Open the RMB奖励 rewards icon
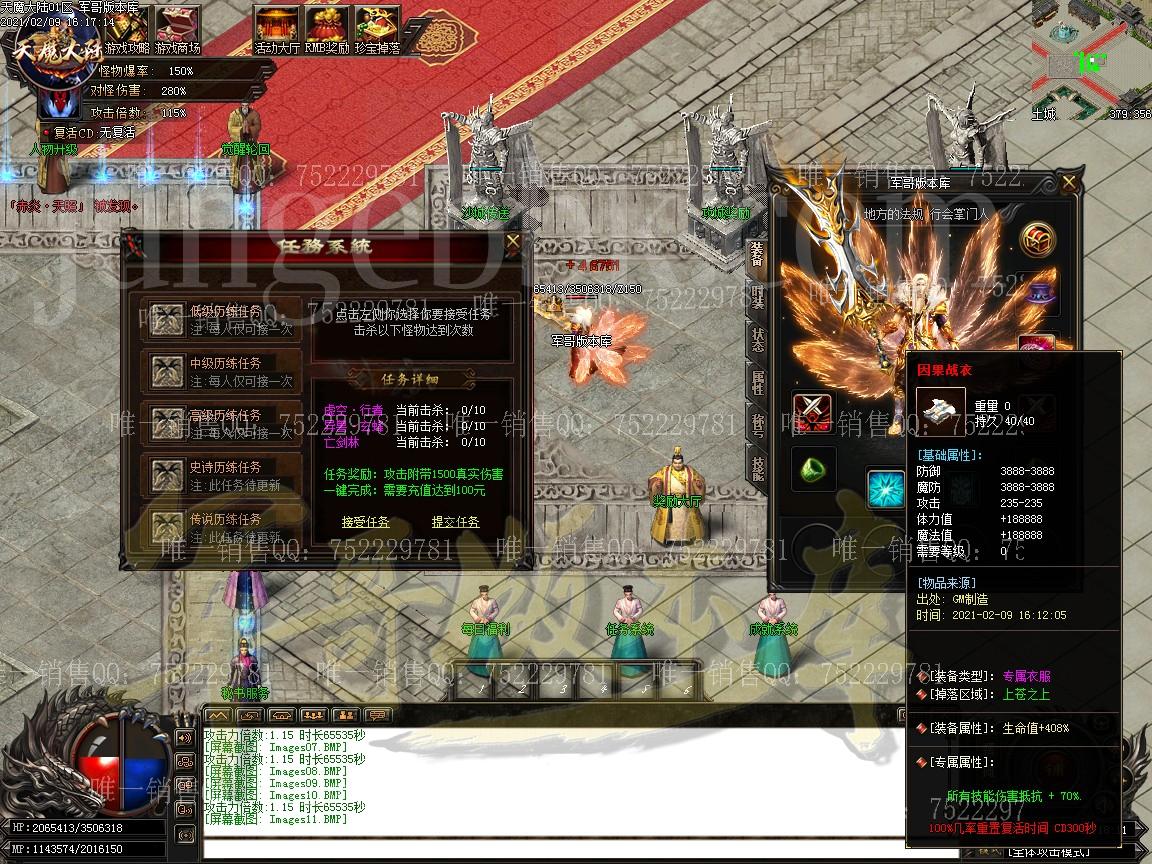The width and height of the screenshot is (1152, 864). pyautogui.click(x=327, y=27)
